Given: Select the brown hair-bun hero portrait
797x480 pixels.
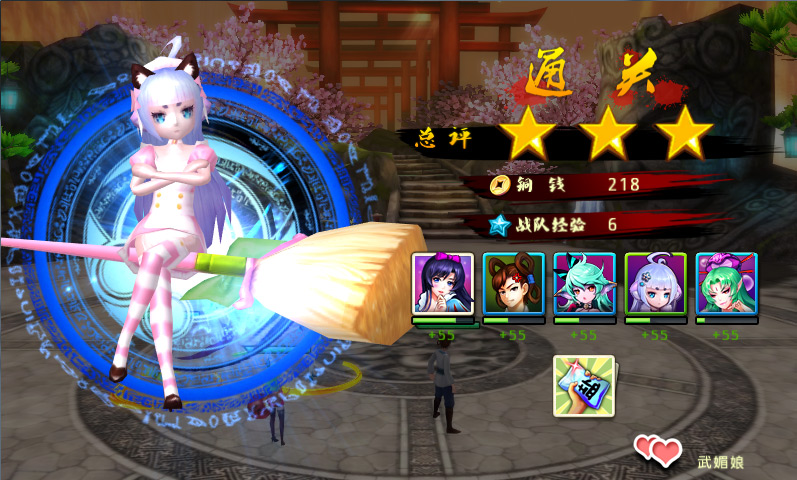Looking at the screenshot, I should click(513, 283).
